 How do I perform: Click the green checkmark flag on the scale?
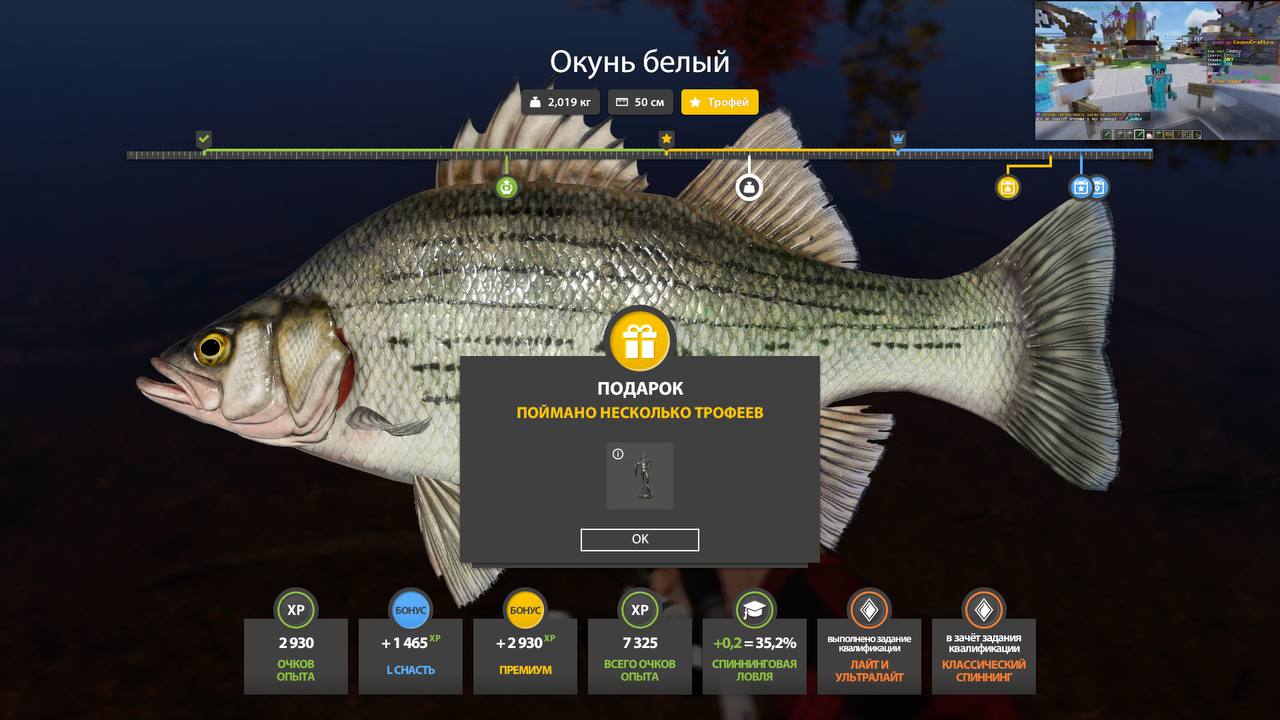pyautogui.click(x=204, y=139)
